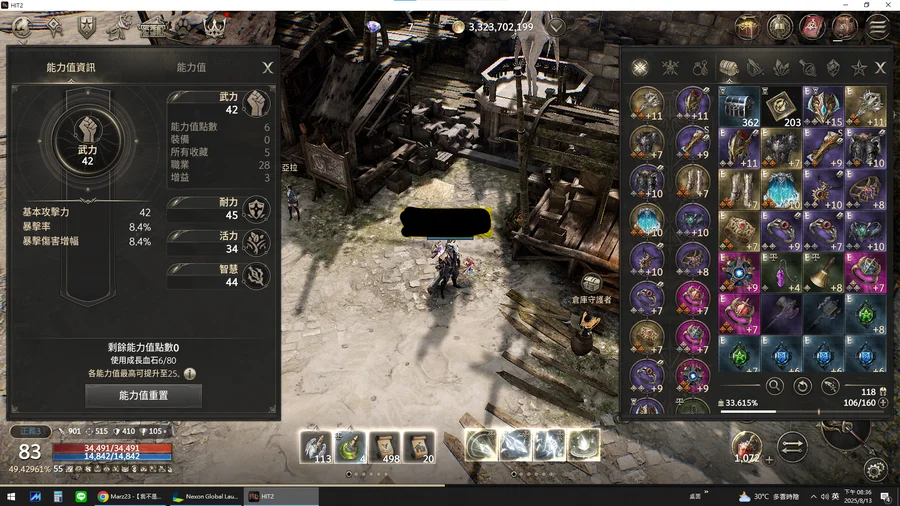Select the gold tile item with 203 count
Image resolution: width=900 pixels, height=506 pixels.
tap(782, 106)
